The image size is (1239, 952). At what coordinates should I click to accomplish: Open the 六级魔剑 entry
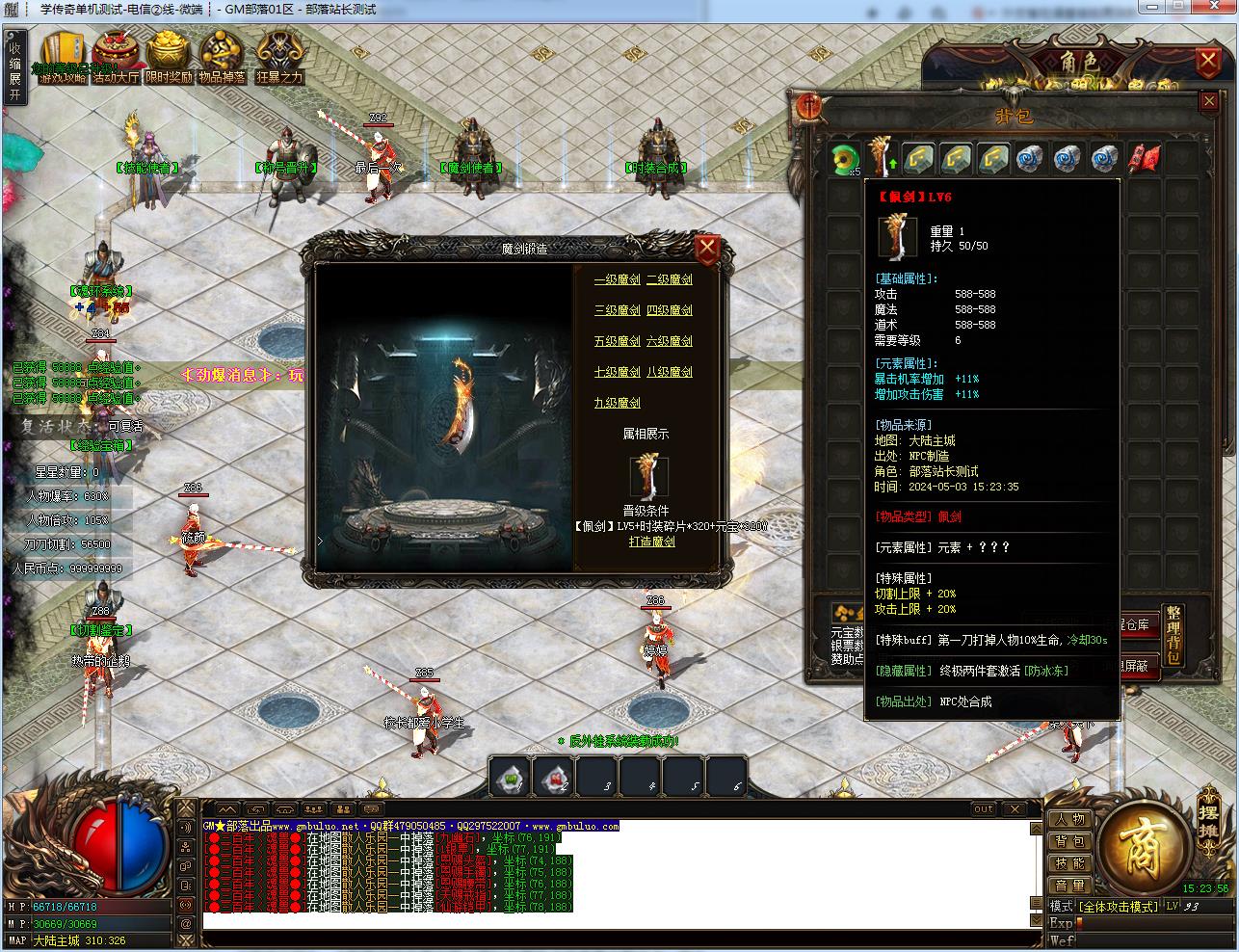(x=669, y=341)
